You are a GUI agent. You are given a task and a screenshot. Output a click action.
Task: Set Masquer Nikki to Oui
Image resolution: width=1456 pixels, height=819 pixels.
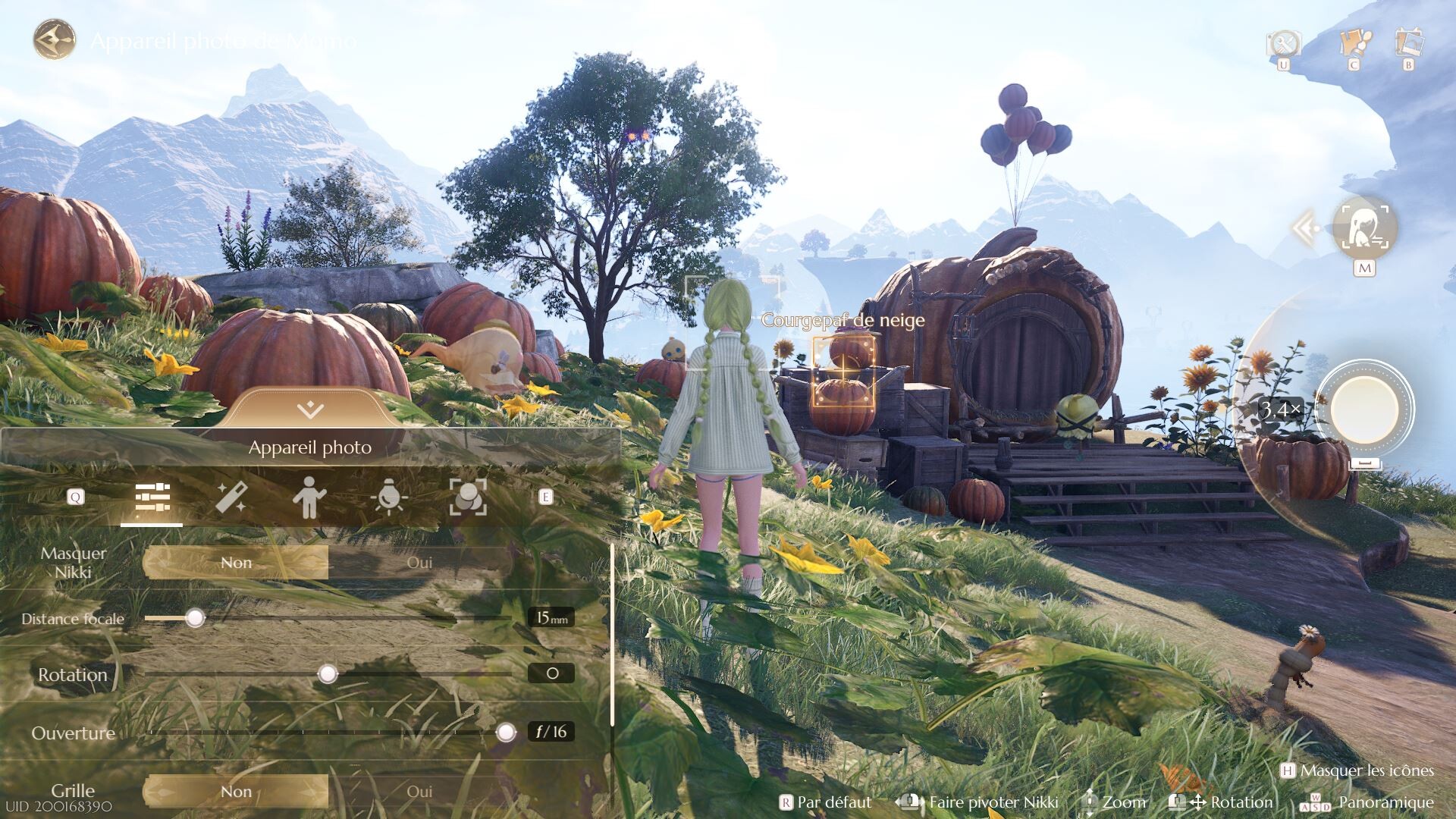point(419,563)
